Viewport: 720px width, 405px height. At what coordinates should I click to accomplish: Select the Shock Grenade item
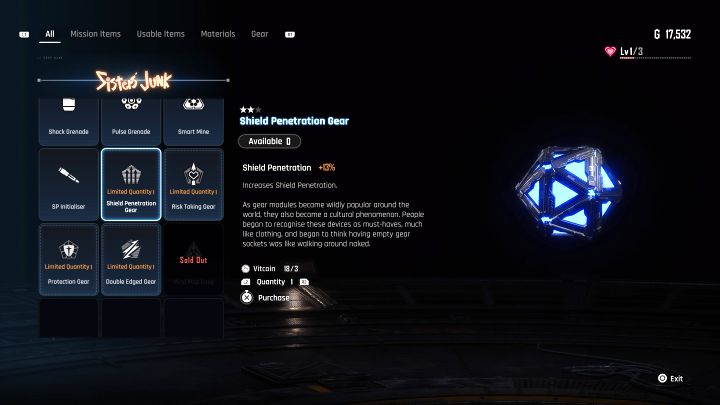(69, 119)
